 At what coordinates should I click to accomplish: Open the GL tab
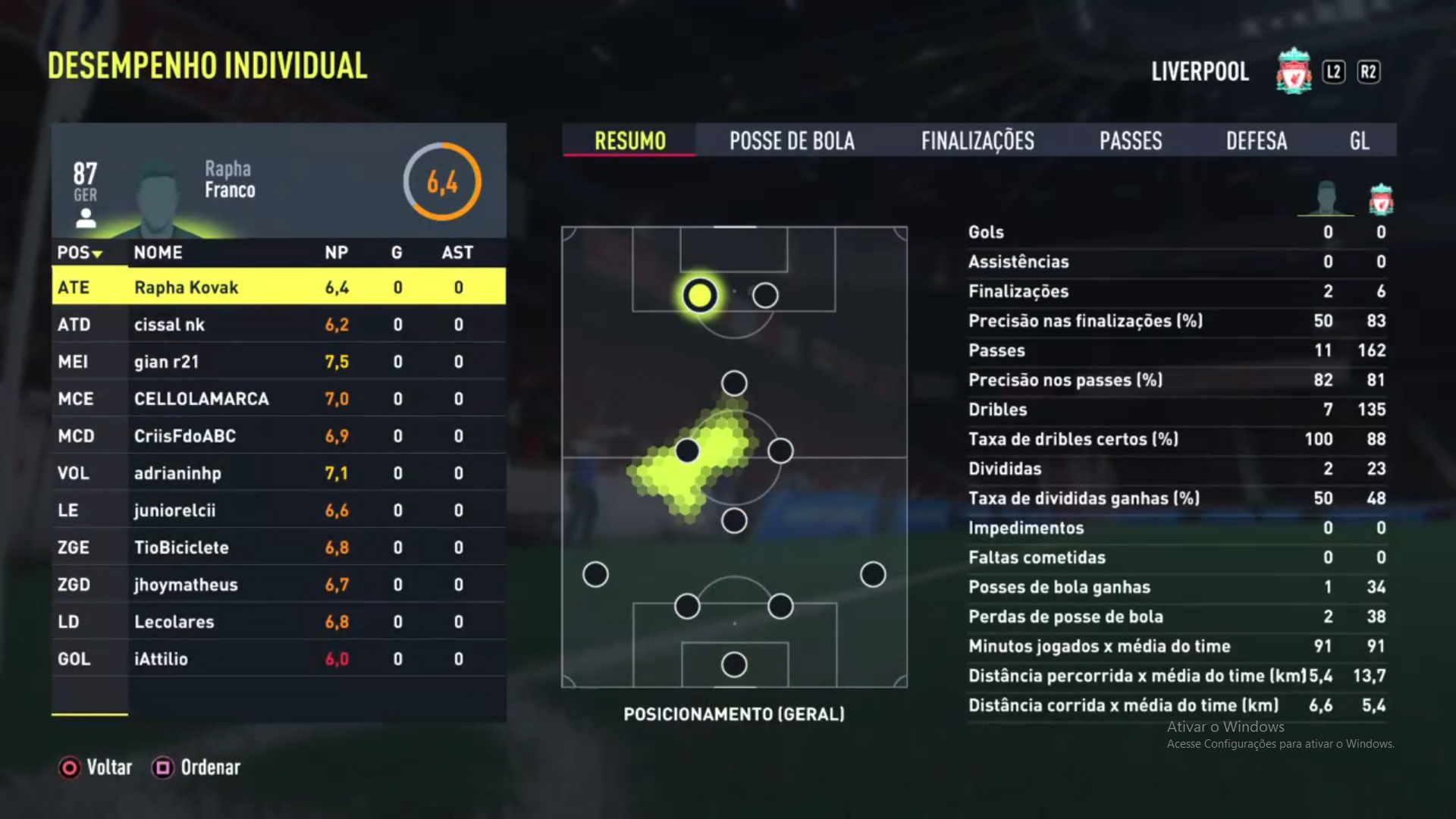tap(1360, 141)
